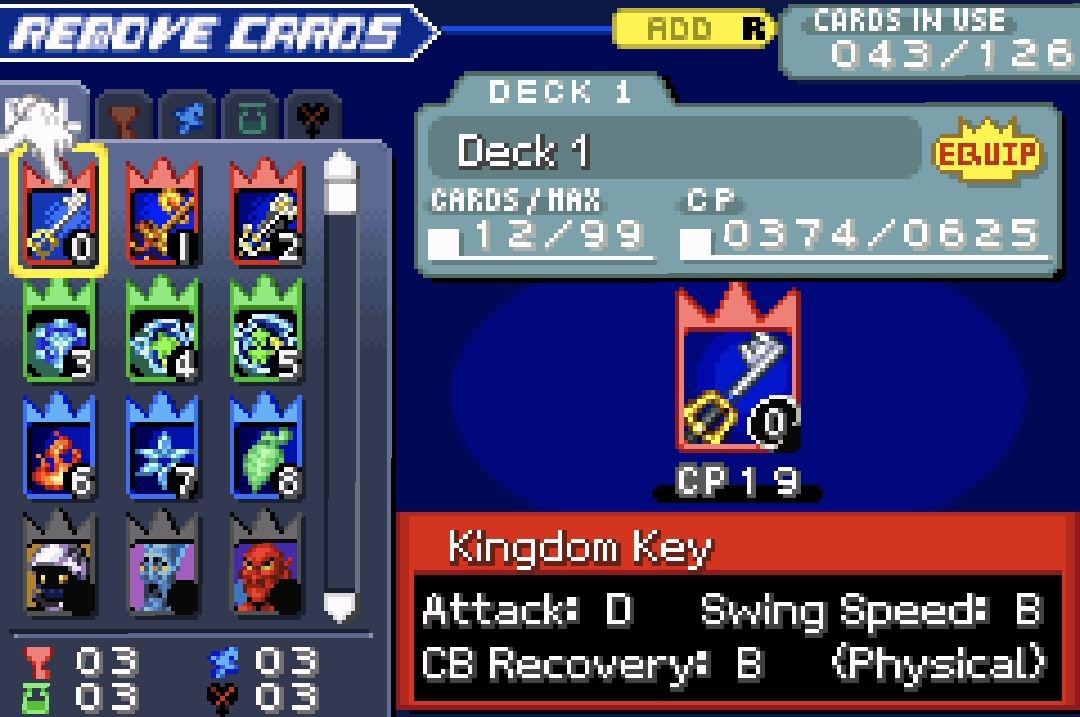Pick the Blizzard magic card numbered 7
Image resolution: width=1080 pixels, height=717 pixels.
coord(162,448)
